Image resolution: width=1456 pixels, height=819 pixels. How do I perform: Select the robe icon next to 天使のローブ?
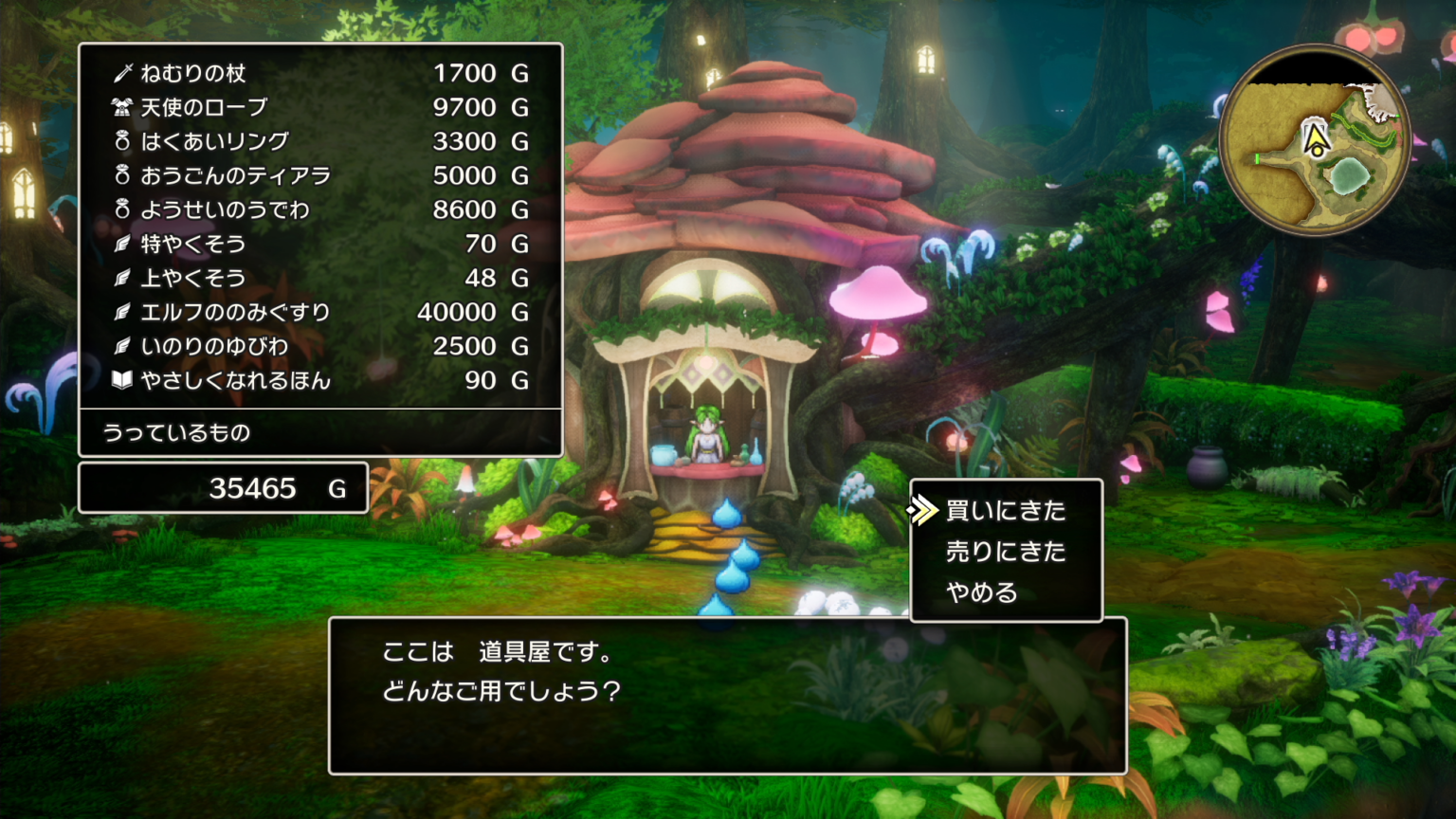tap(122, 107)
